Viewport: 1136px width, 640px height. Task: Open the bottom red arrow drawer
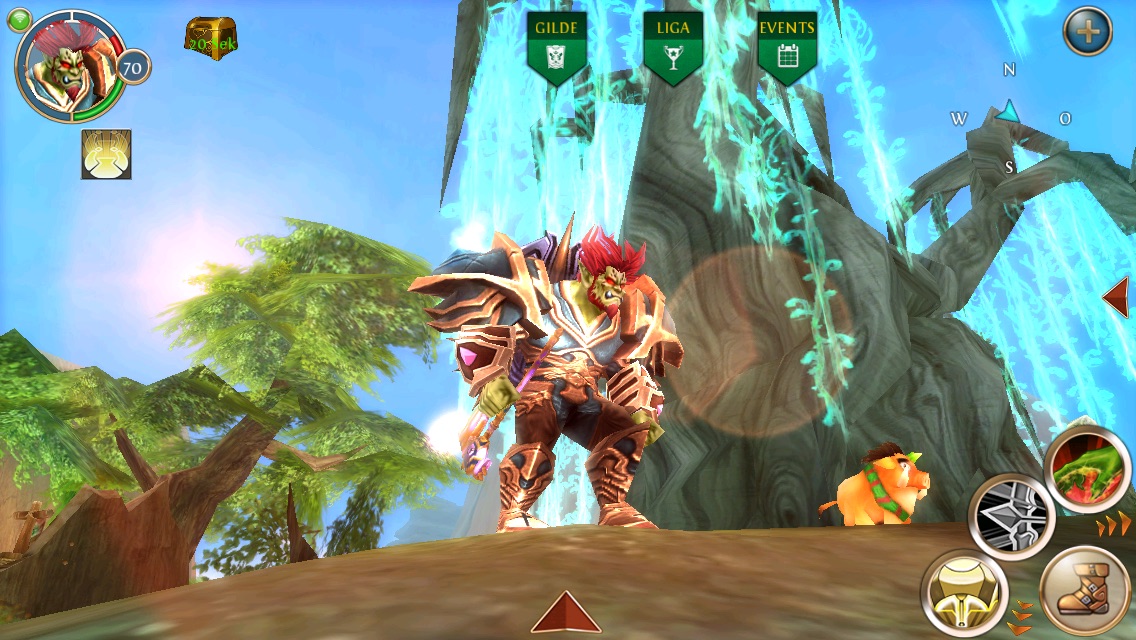coord(566,612)
